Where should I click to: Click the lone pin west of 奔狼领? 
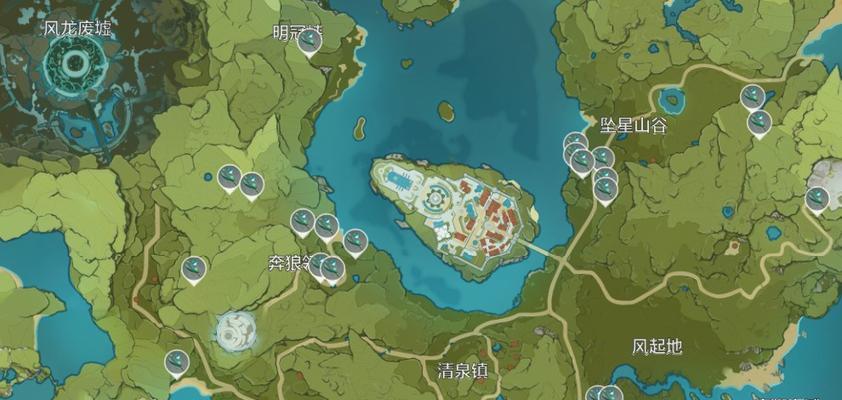194,268
